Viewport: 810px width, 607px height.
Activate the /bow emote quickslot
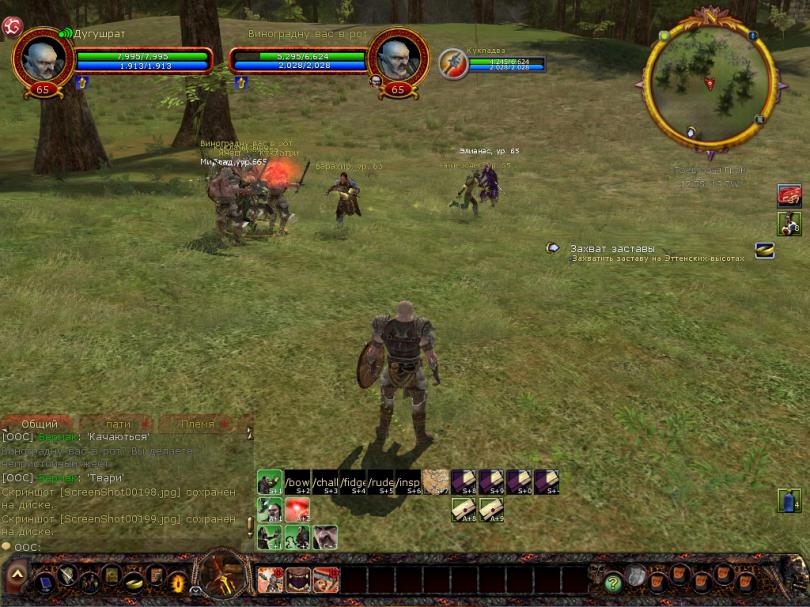tap(298, 482)
